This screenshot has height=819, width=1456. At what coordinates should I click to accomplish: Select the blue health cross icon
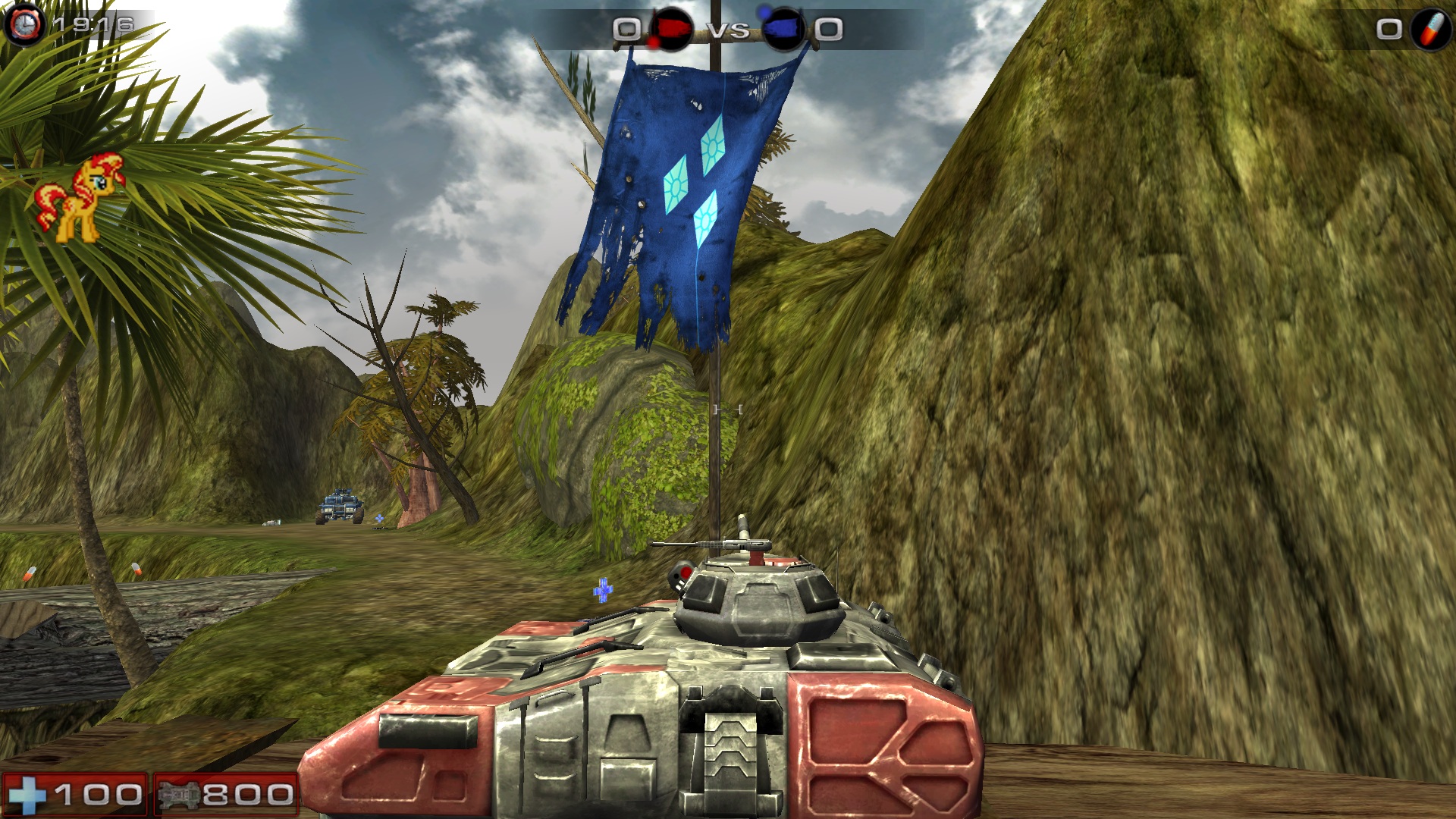26,795
